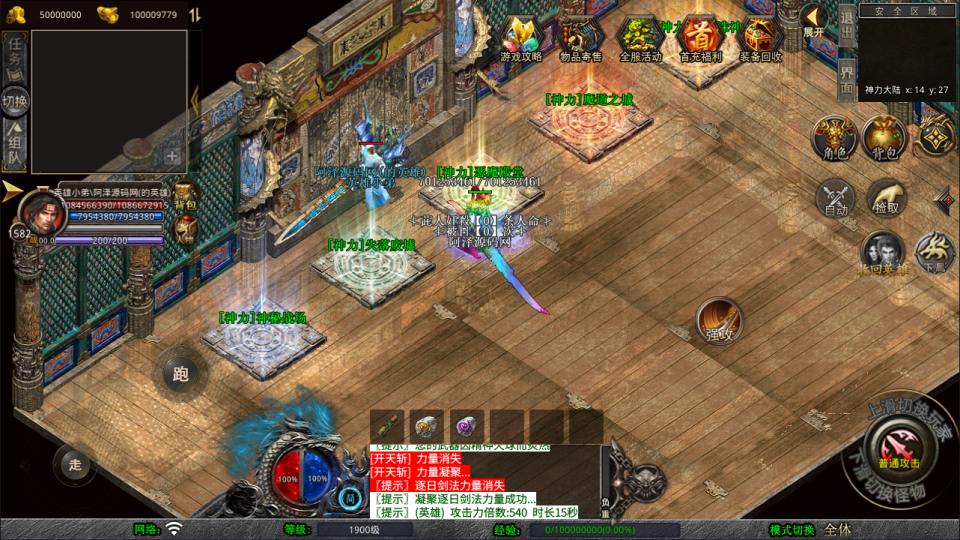Image resolution: width=960 pixels, height=540 pixels.
Task: Click the 界面 interface tab
Action: point(846,79)
